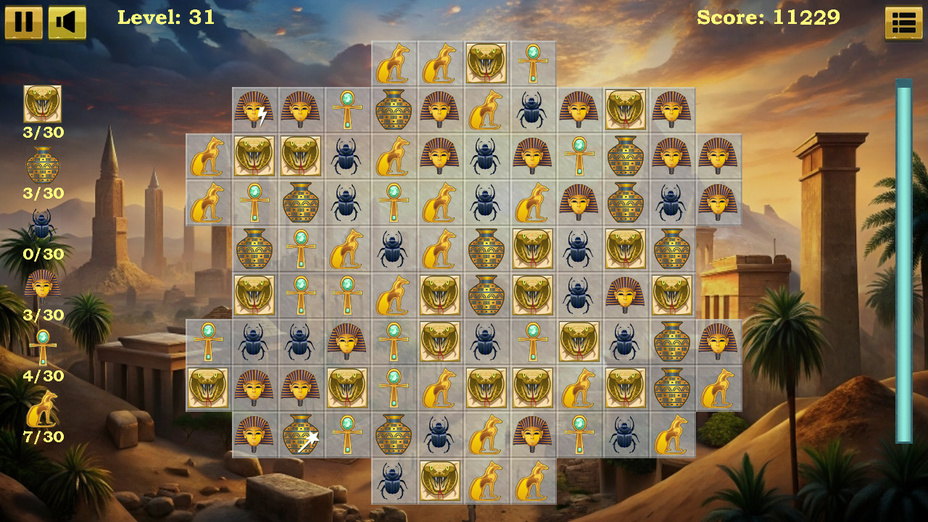Click the ankh goal tracker icon
This screenshot has width=928, height=522.
[42, 348]
